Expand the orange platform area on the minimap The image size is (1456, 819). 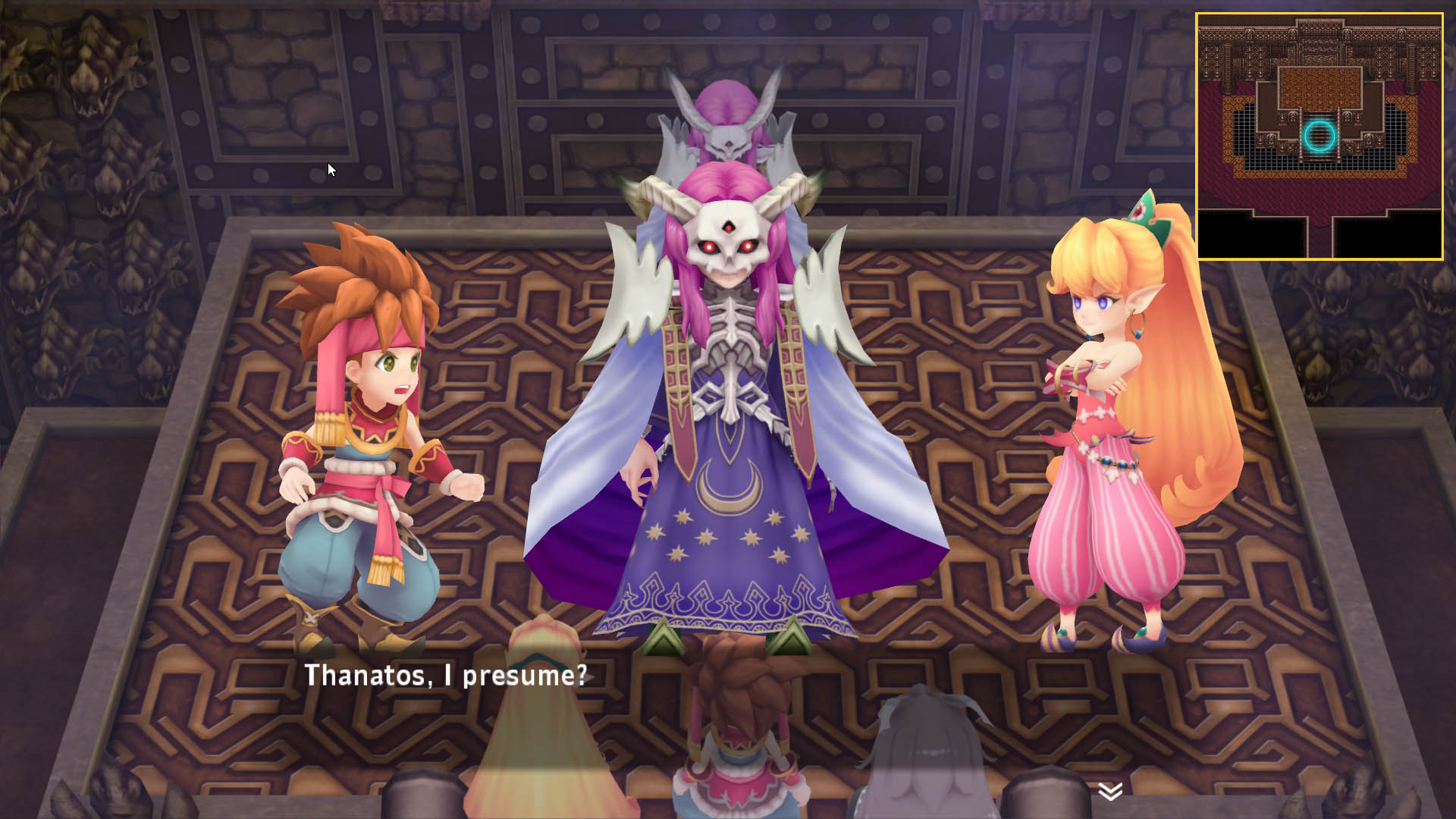click(1318, 85)
